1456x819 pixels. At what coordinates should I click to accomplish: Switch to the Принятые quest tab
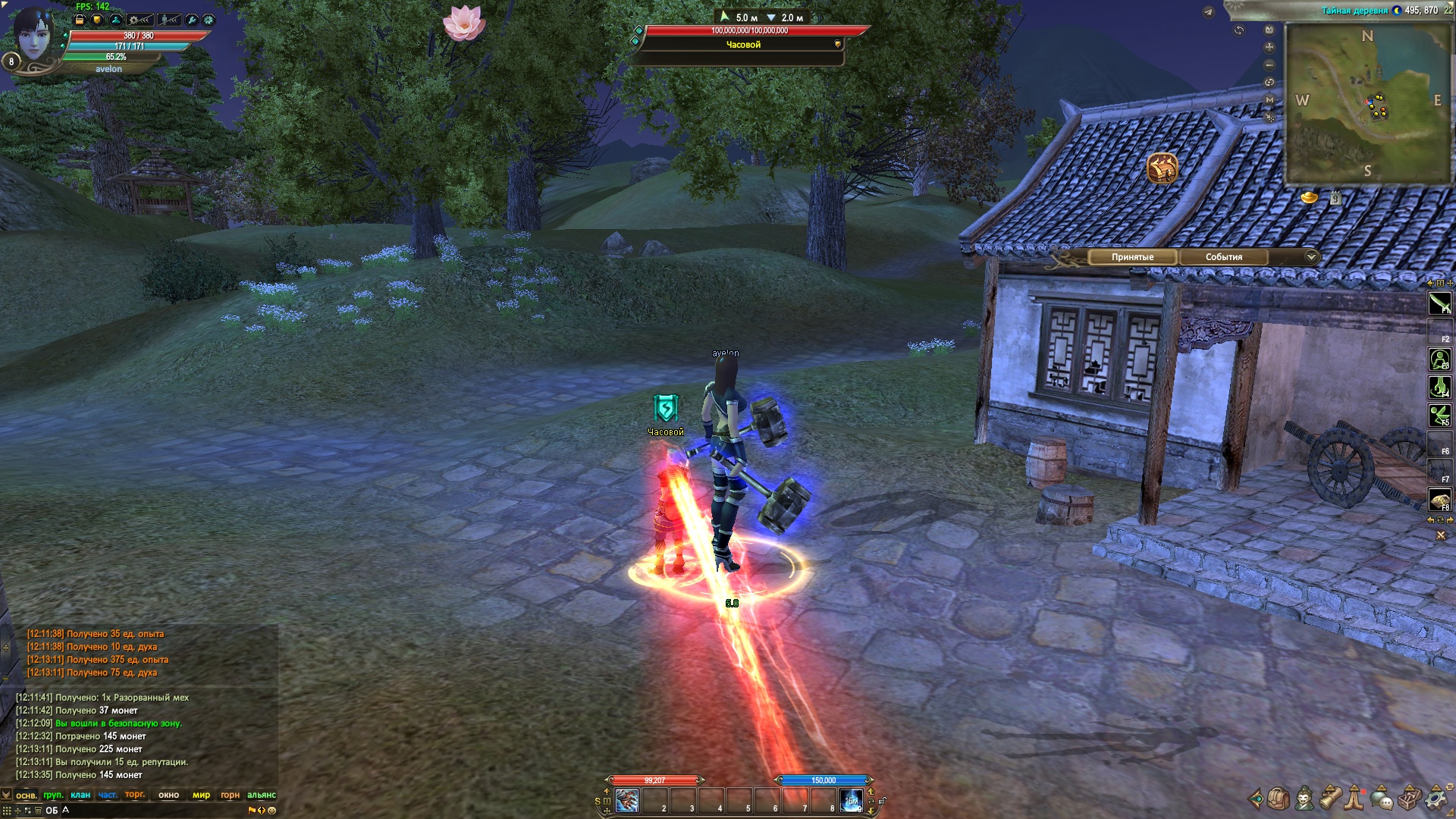[1132, 257]
